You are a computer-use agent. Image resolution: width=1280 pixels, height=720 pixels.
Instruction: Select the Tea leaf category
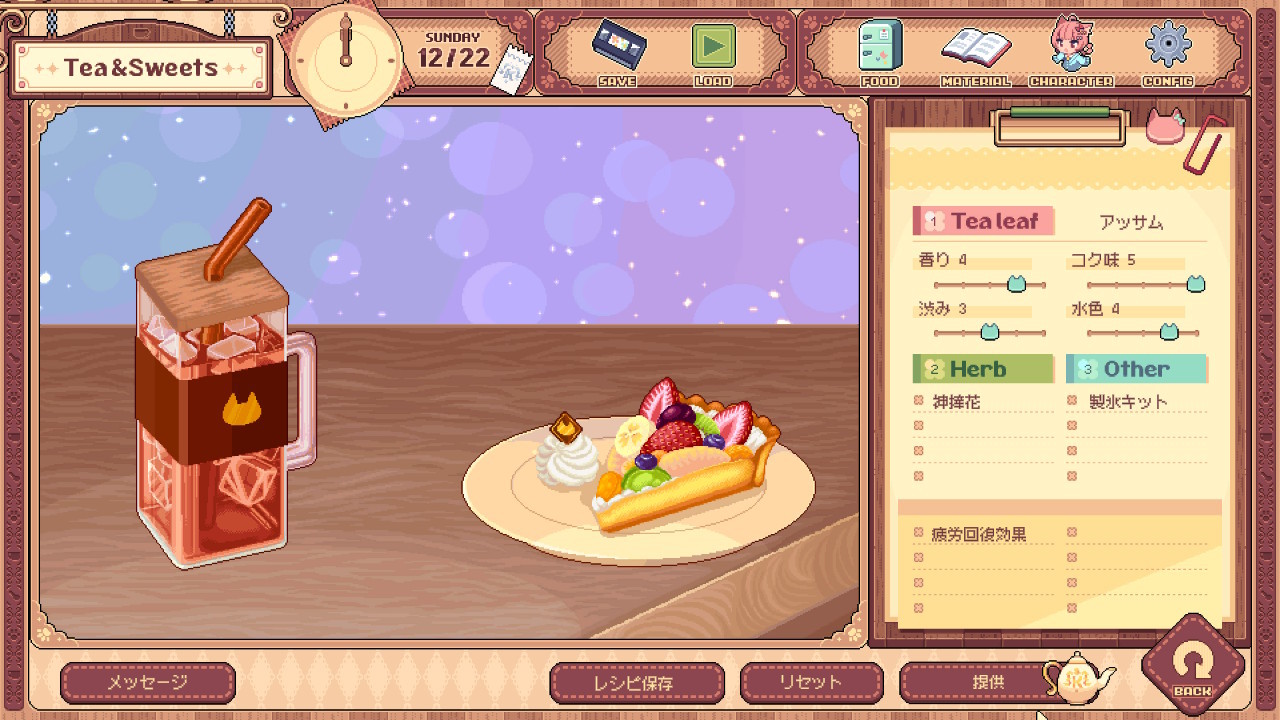983,221
